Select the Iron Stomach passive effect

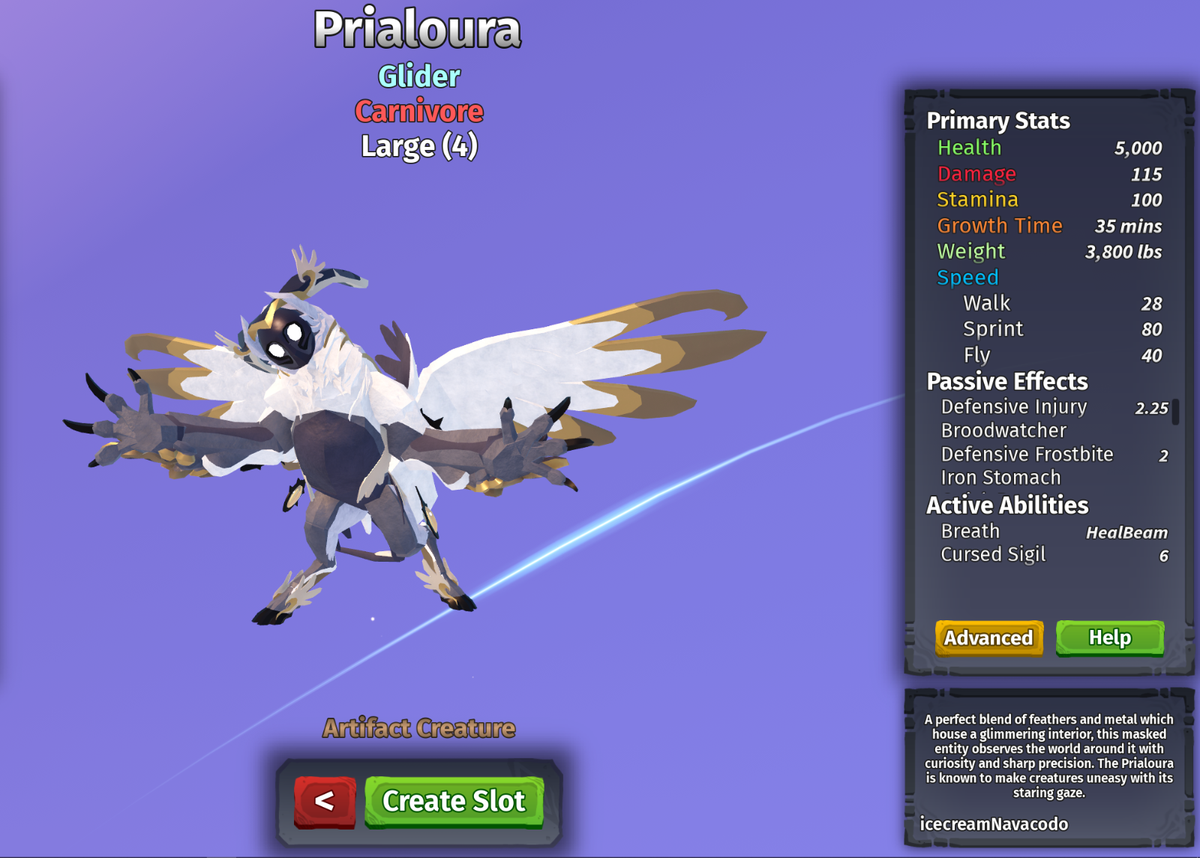[1001, 478]
